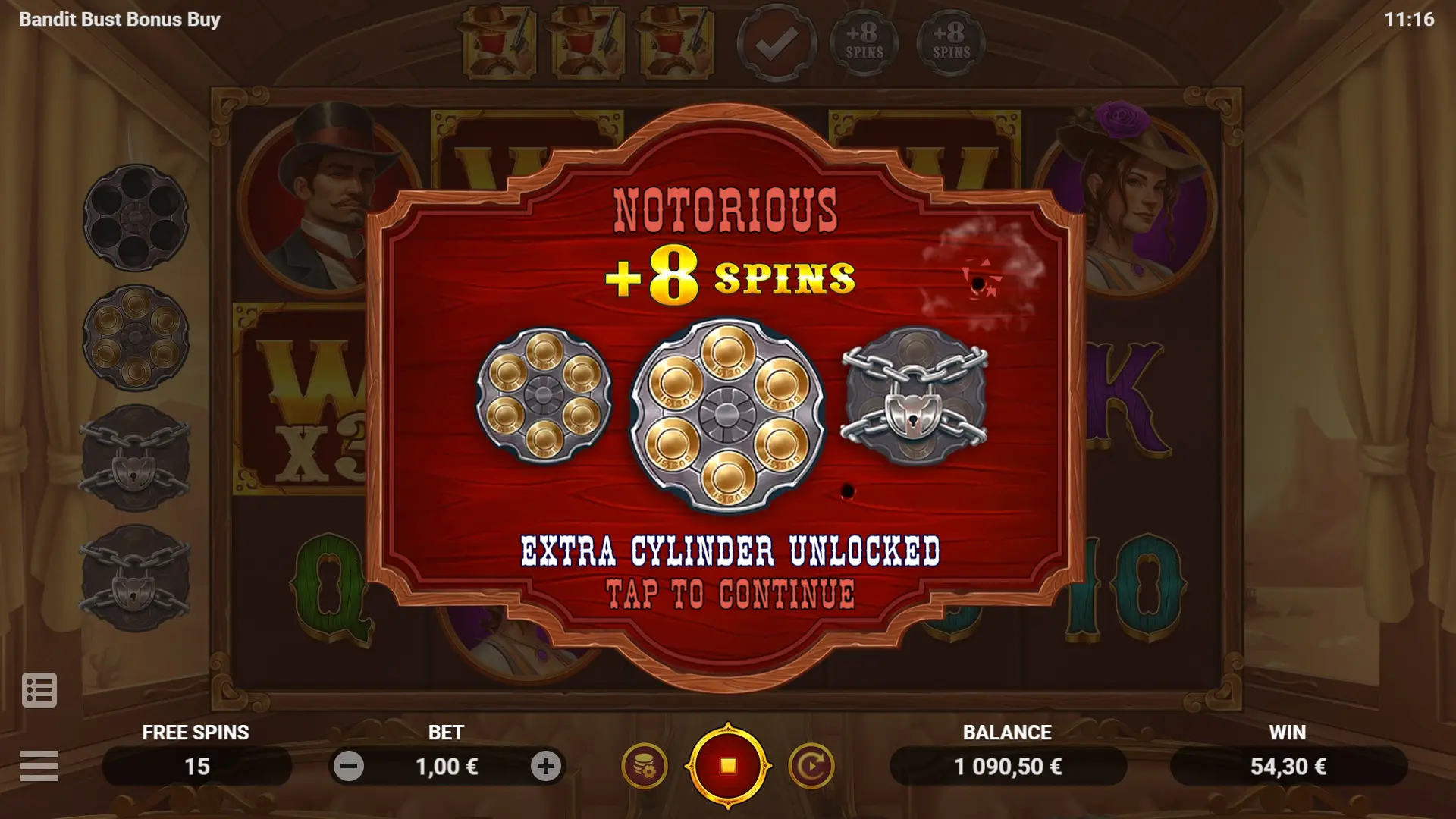Increase the bet with the plus button

[545, 767]
